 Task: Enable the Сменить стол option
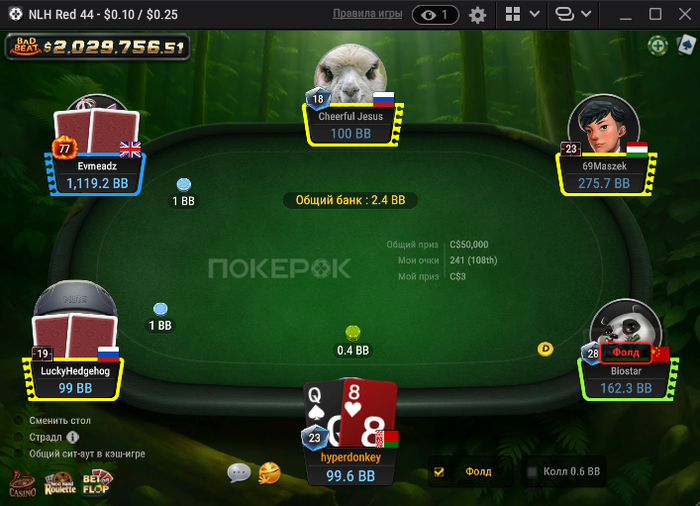click(x=20, y=421)
